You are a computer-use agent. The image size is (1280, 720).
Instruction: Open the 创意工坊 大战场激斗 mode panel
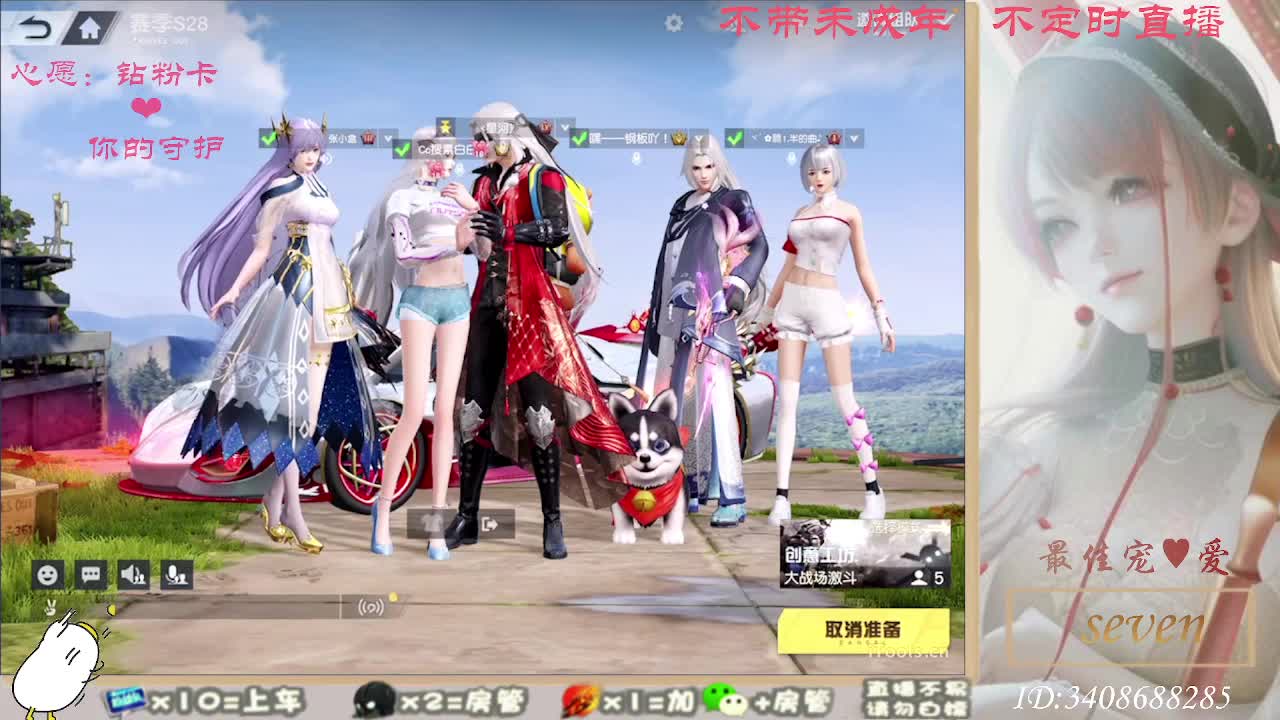pos(860,555)
